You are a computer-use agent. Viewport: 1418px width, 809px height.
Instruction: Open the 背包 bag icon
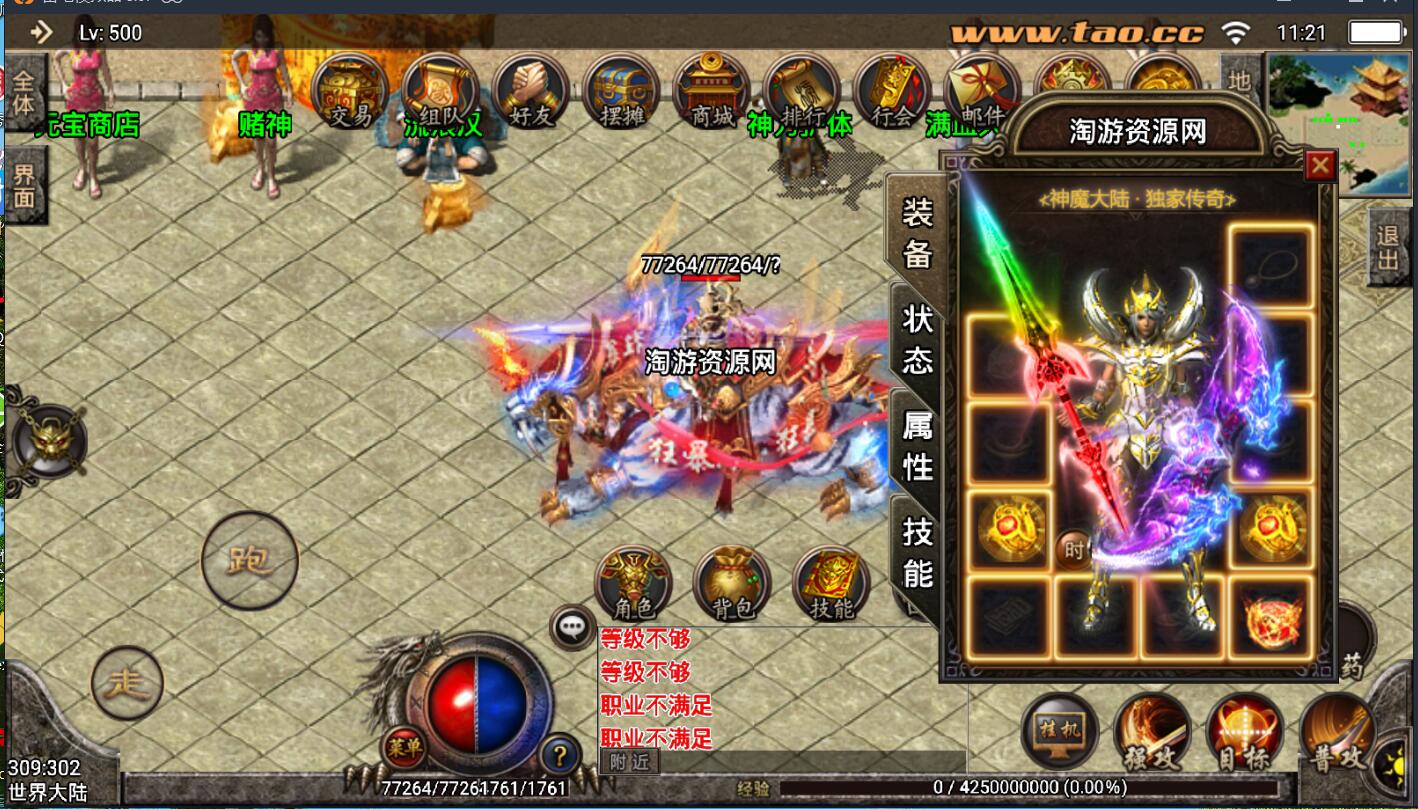[x=732, y=583]
